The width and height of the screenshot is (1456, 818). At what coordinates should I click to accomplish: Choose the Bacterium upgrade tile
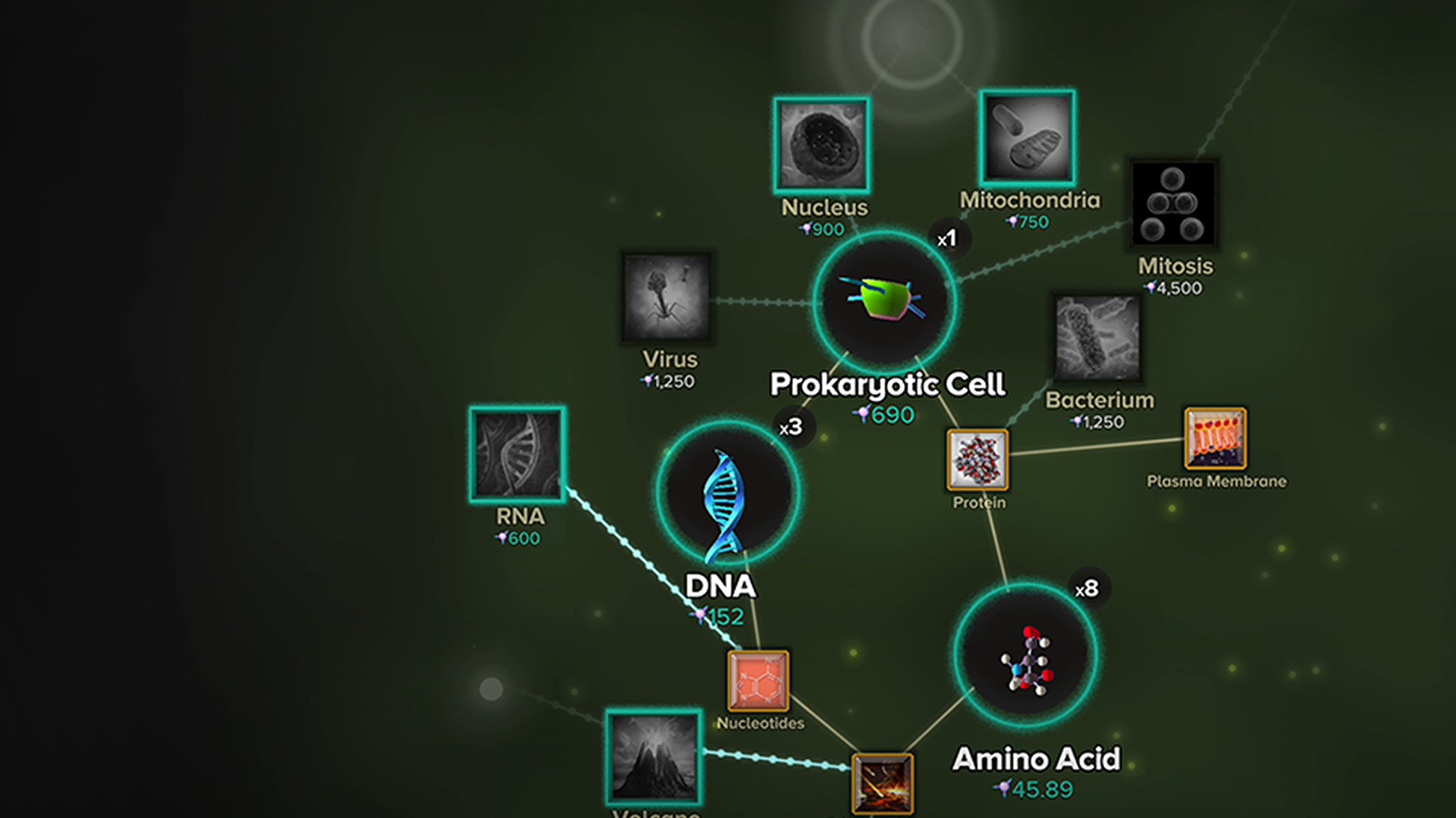tap(1097, 338)
